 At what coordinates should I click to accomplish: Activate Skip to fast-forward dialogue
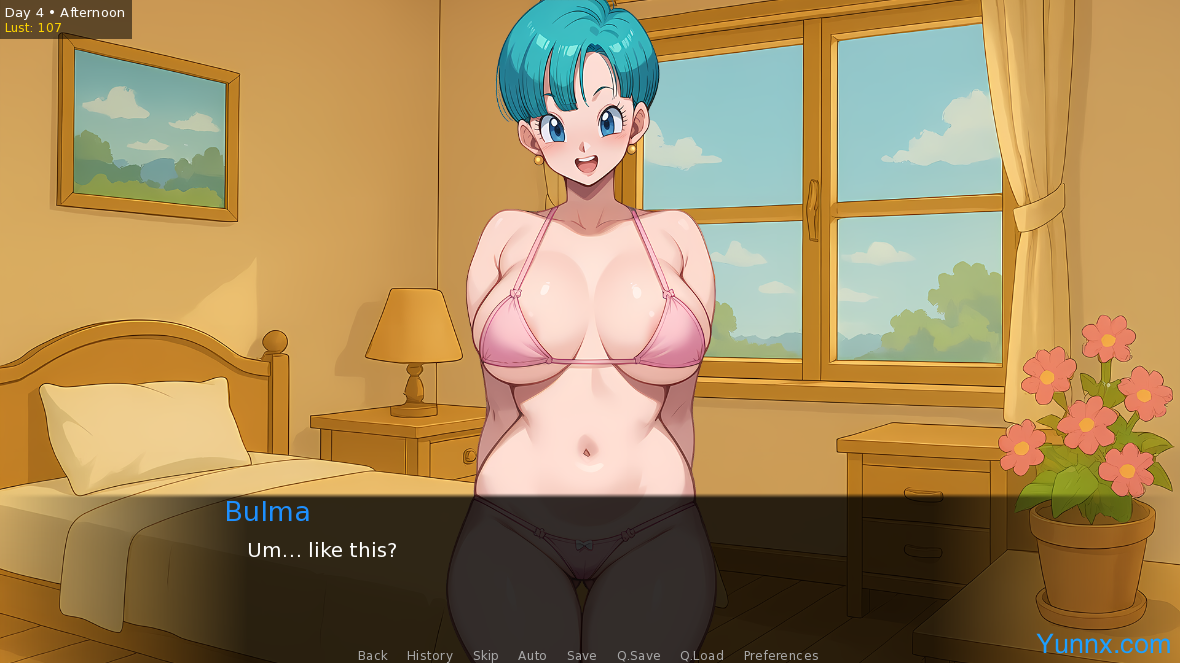point(485,655)
